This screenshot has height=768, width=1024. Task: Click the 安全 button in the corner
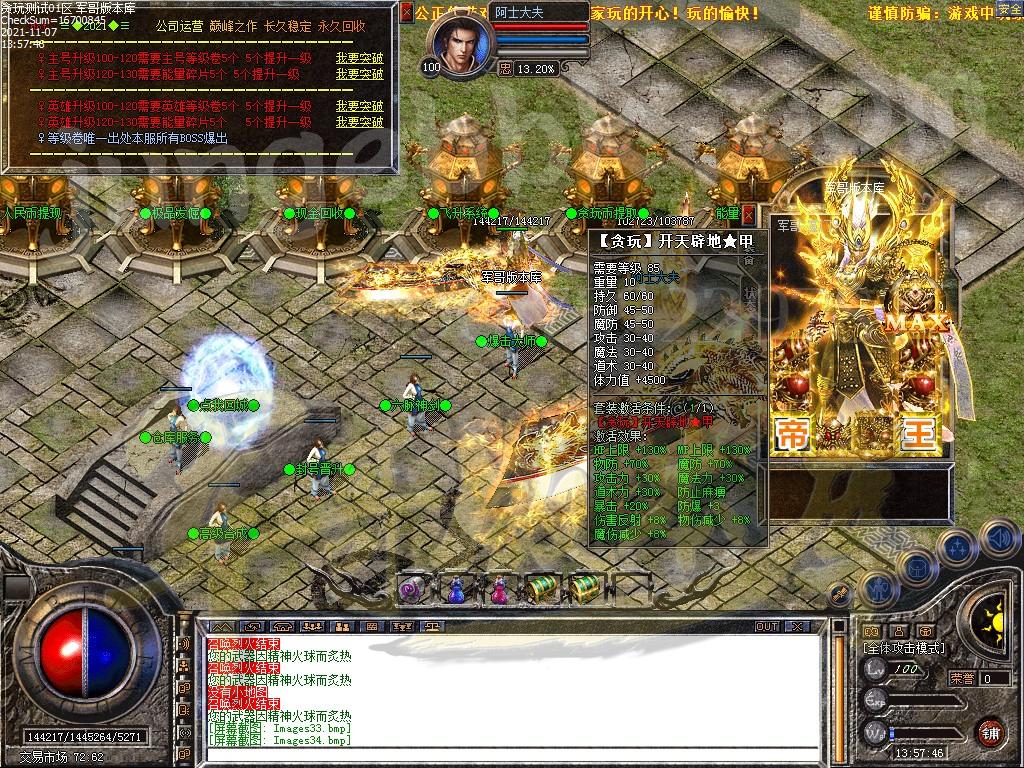tap(1010, 9)
